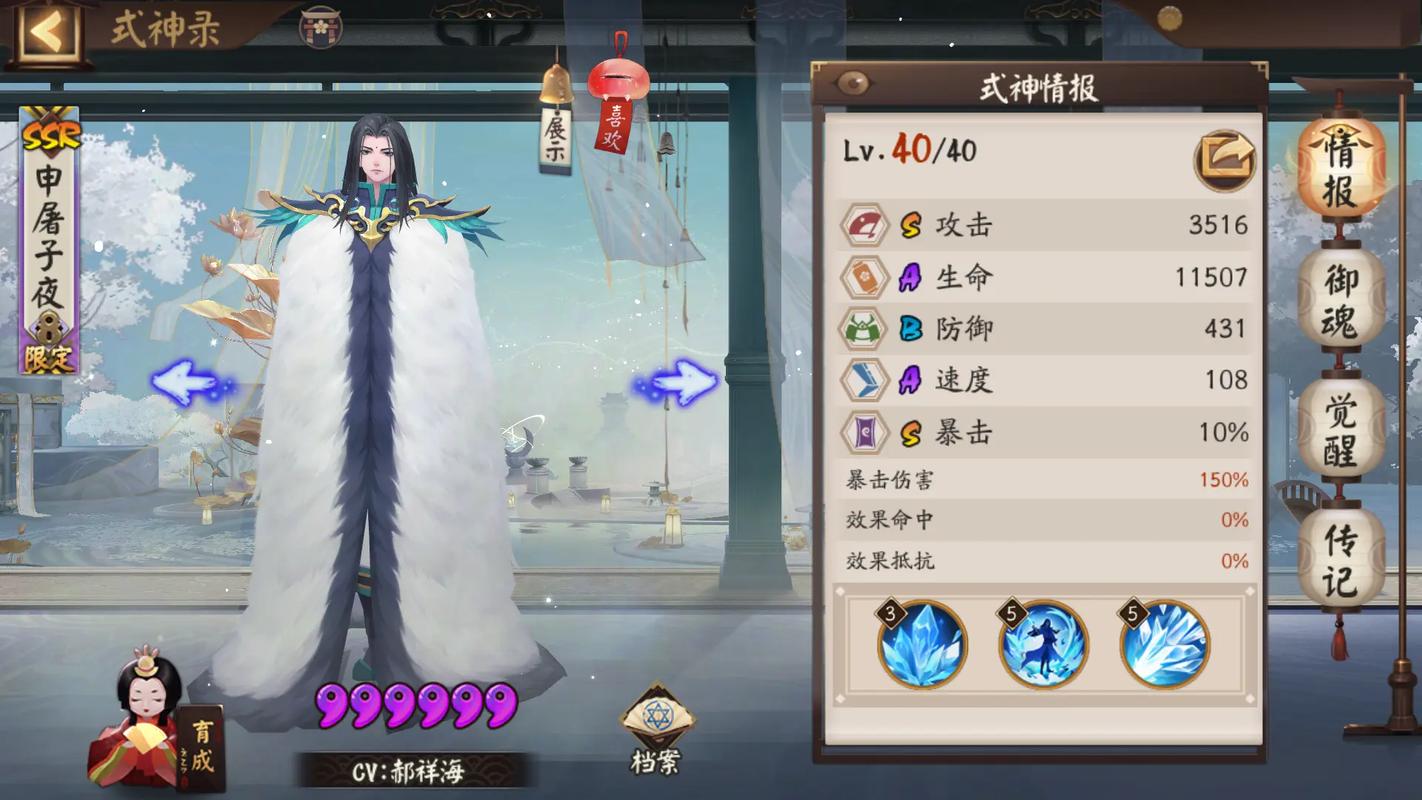Inspect the ice crystal cluster skill
The image size is (1422, 800).
pyautogui.click(x=922, y=645)
